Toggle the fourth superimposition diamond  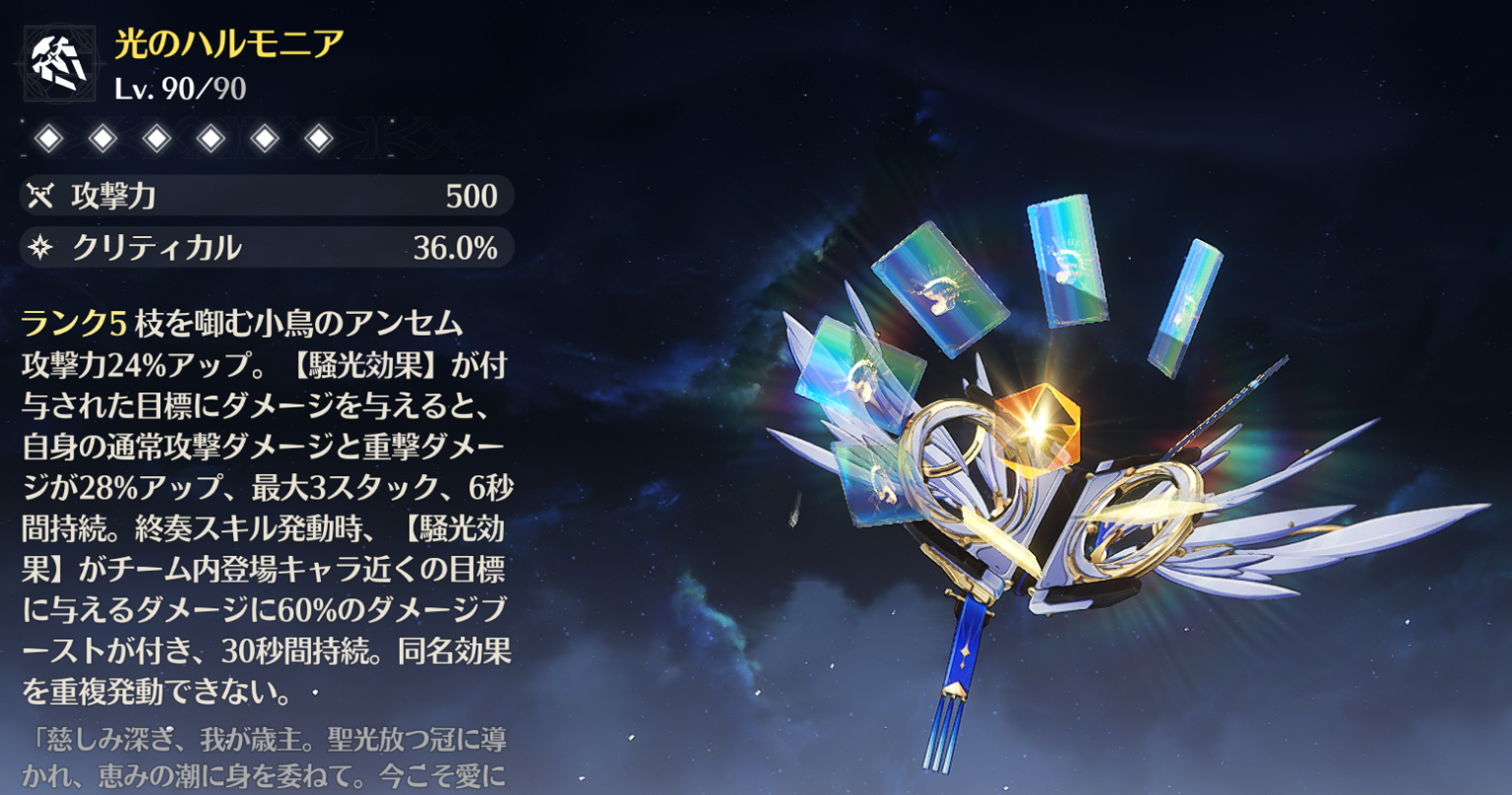(x=212, y=140)
